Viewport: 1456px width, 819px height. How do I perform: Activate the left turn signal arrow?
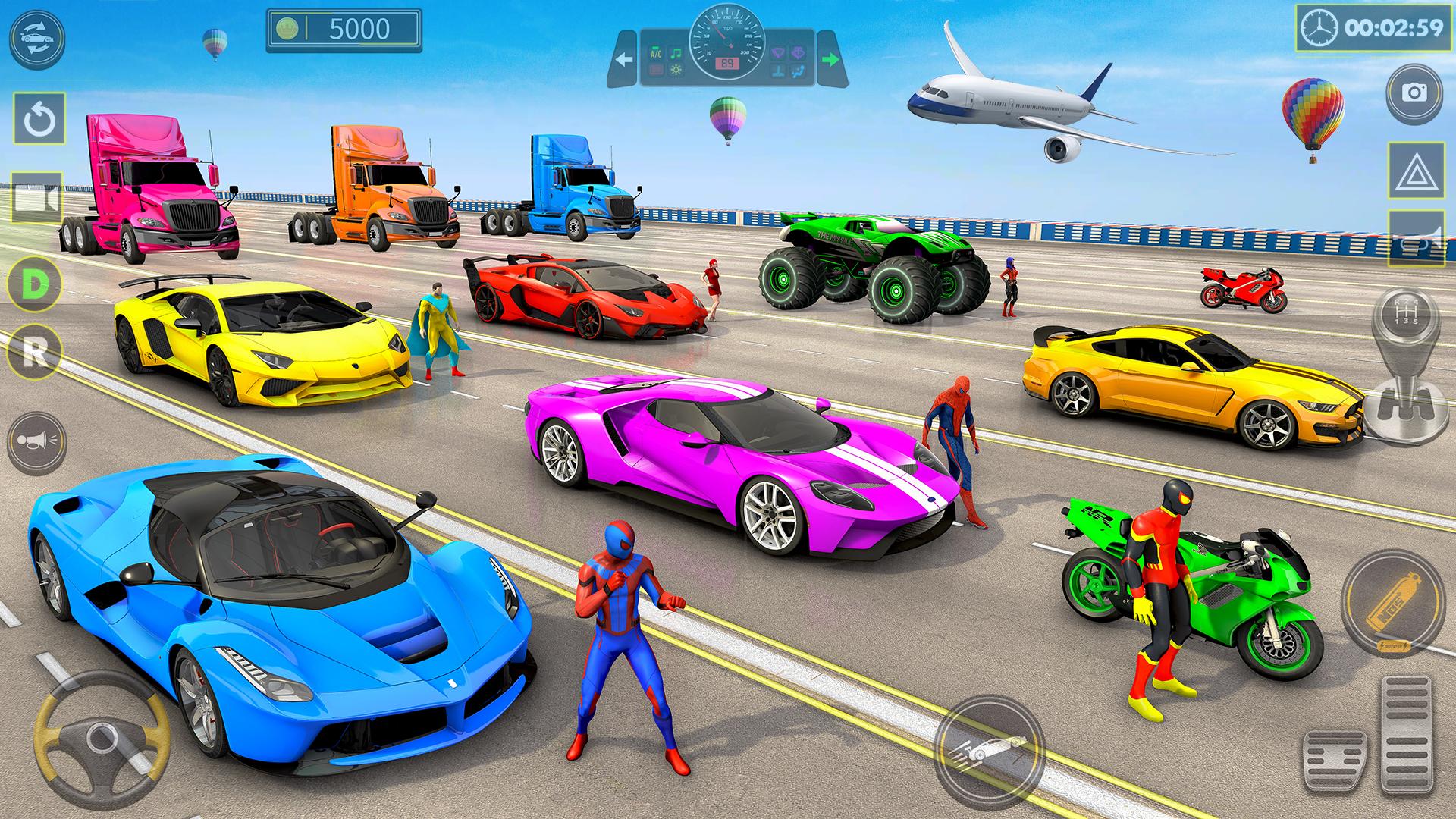(x=624, y=59)
